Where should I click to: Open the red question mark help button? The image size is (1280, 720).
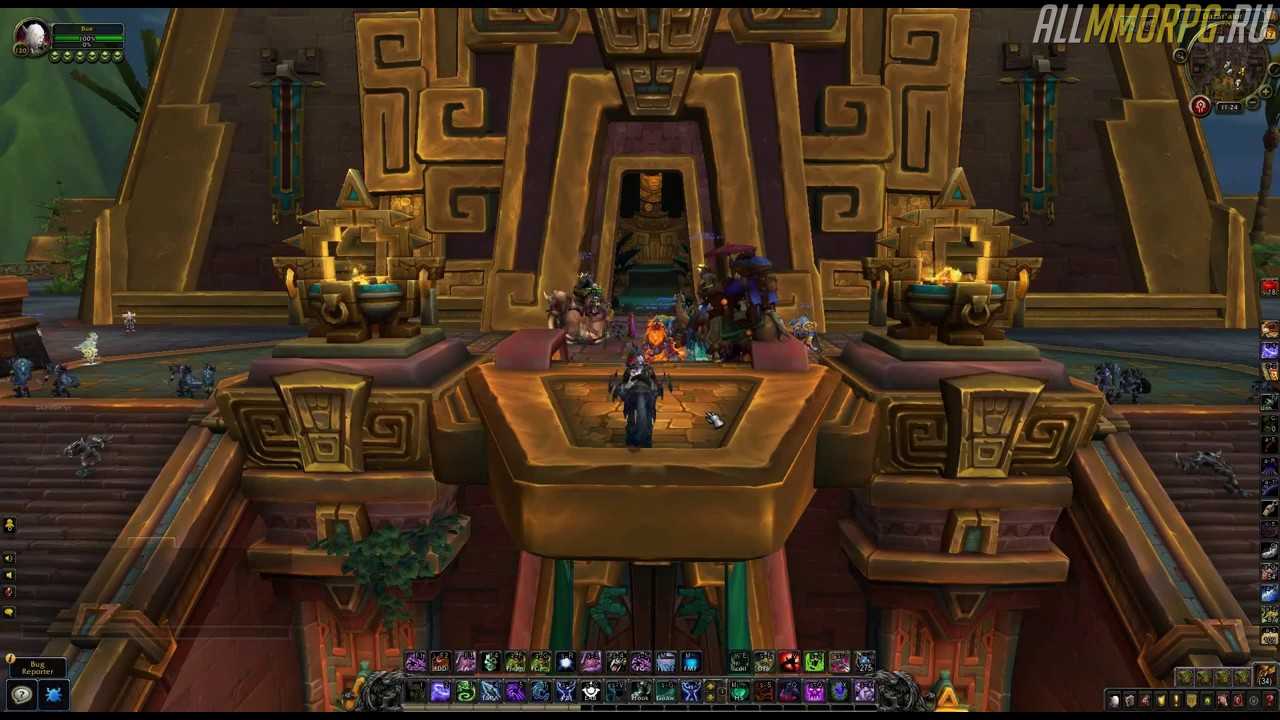click(x=1269, y=700)
